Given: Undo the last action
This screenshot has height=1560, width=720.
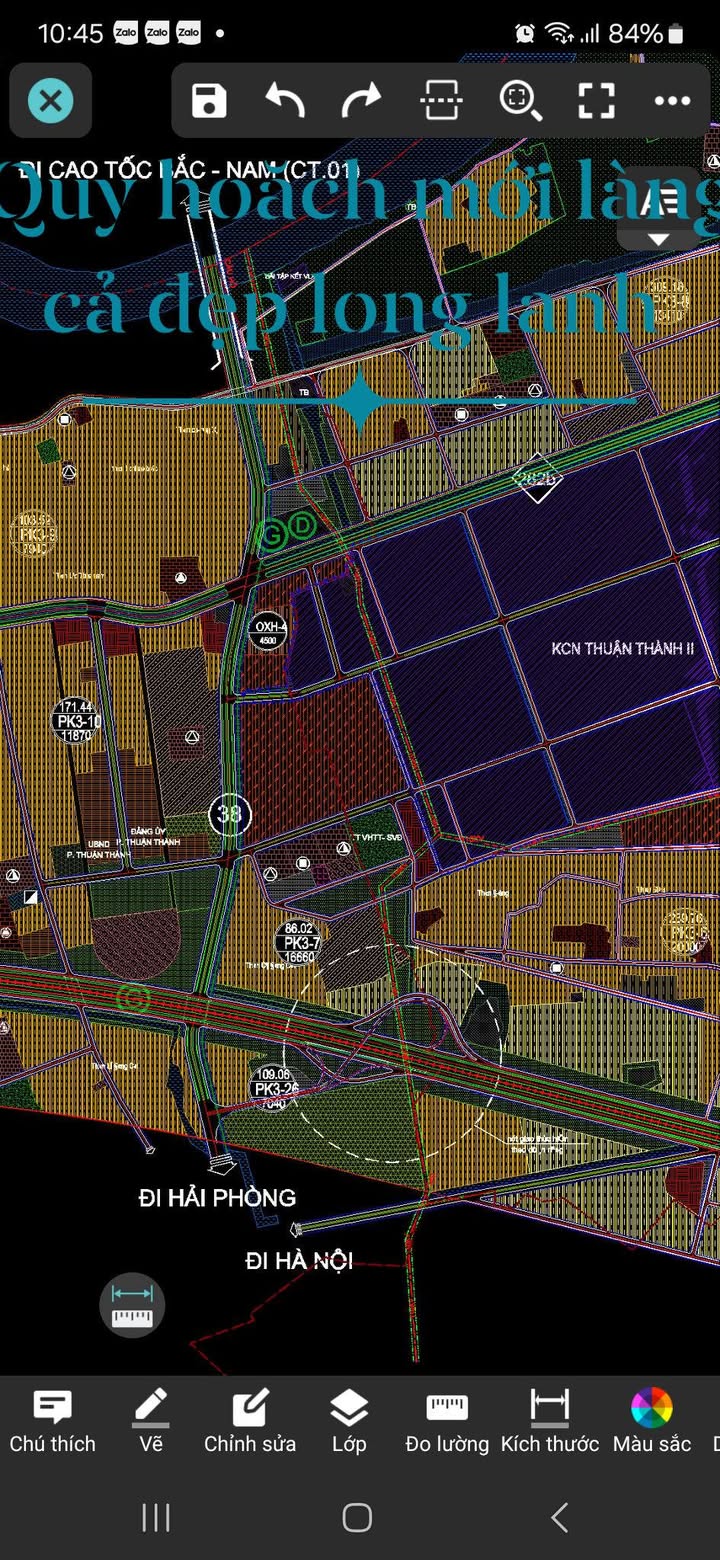Looking at the screenshot, I should point(285,101).
